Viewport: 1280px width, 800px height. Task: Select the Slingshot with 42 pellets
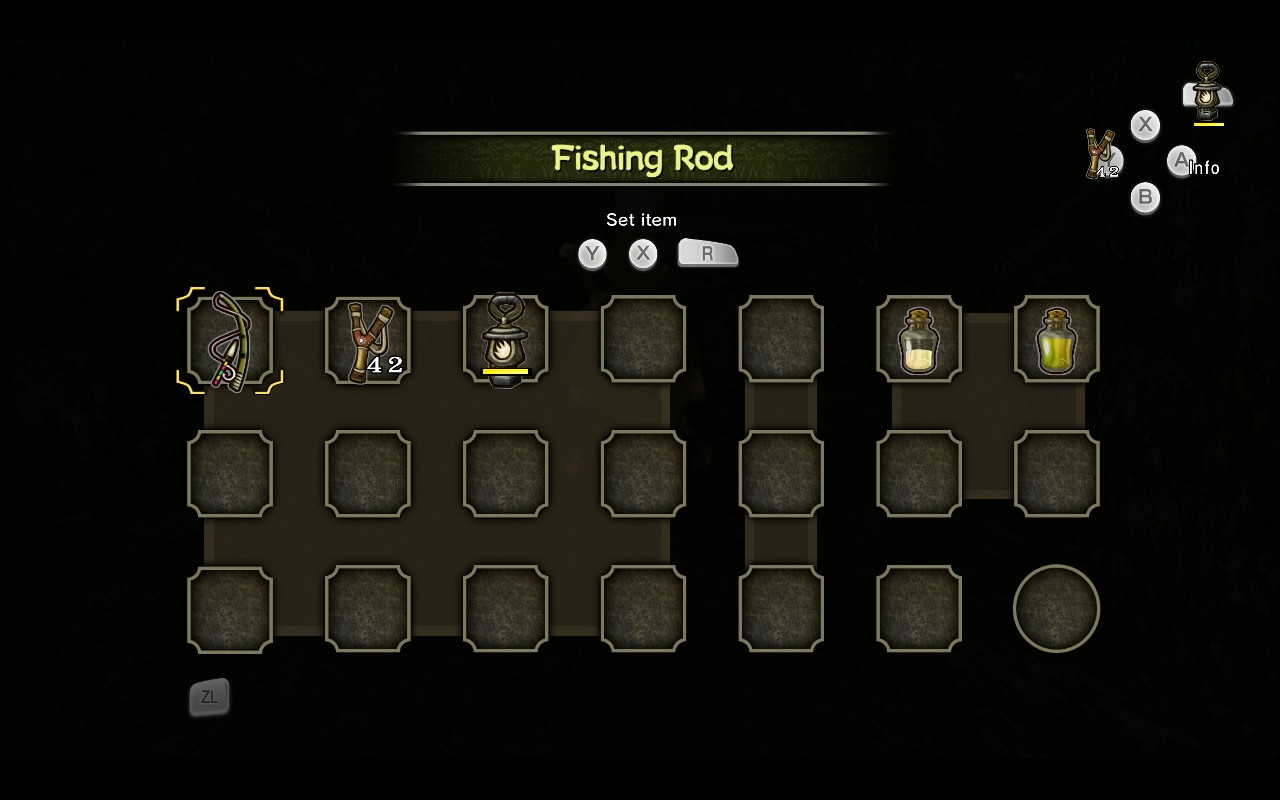point(367,340)
